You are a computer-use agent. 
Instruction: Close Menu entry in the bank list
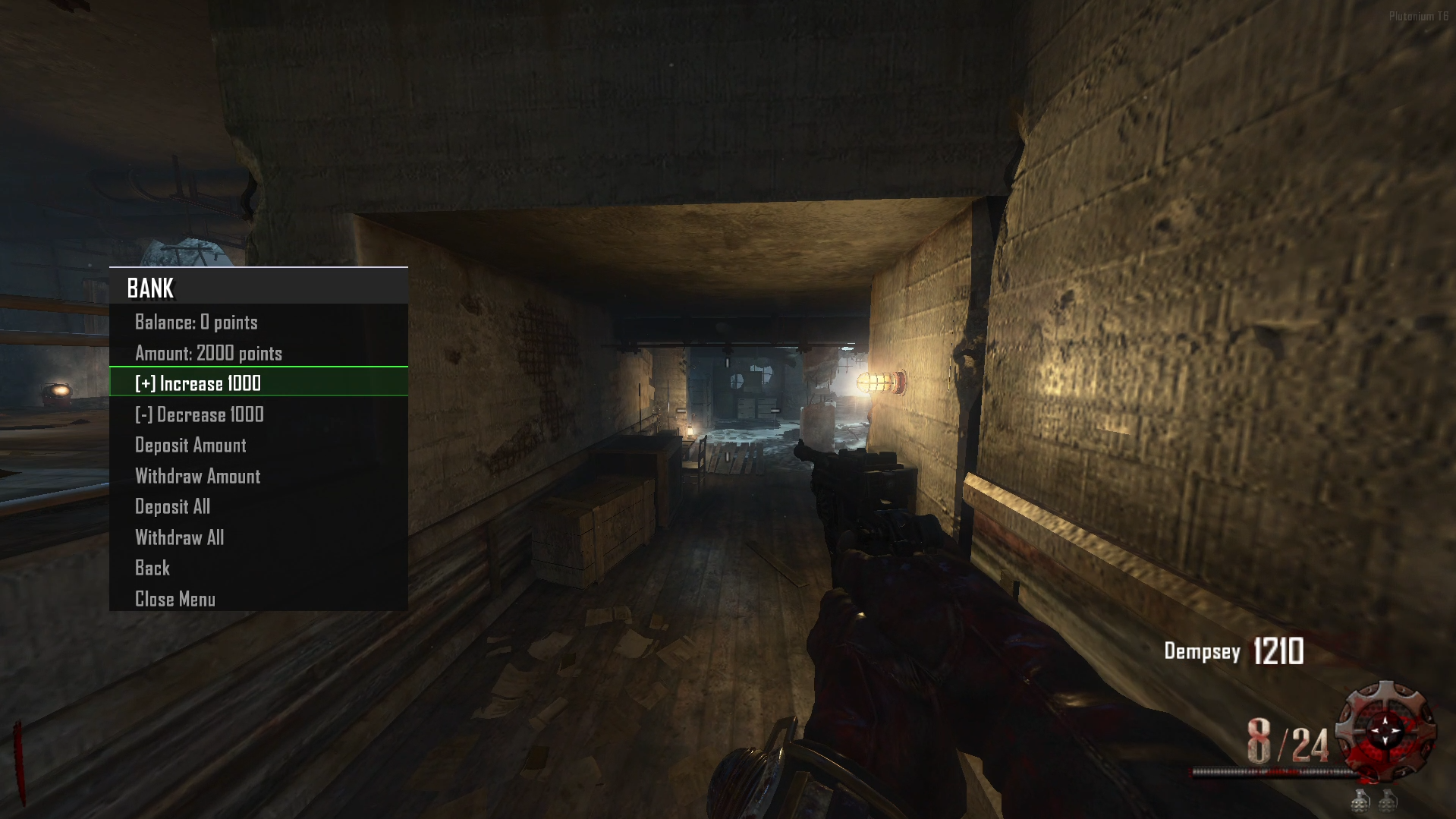pyautogui.click(x=175, y=600)
